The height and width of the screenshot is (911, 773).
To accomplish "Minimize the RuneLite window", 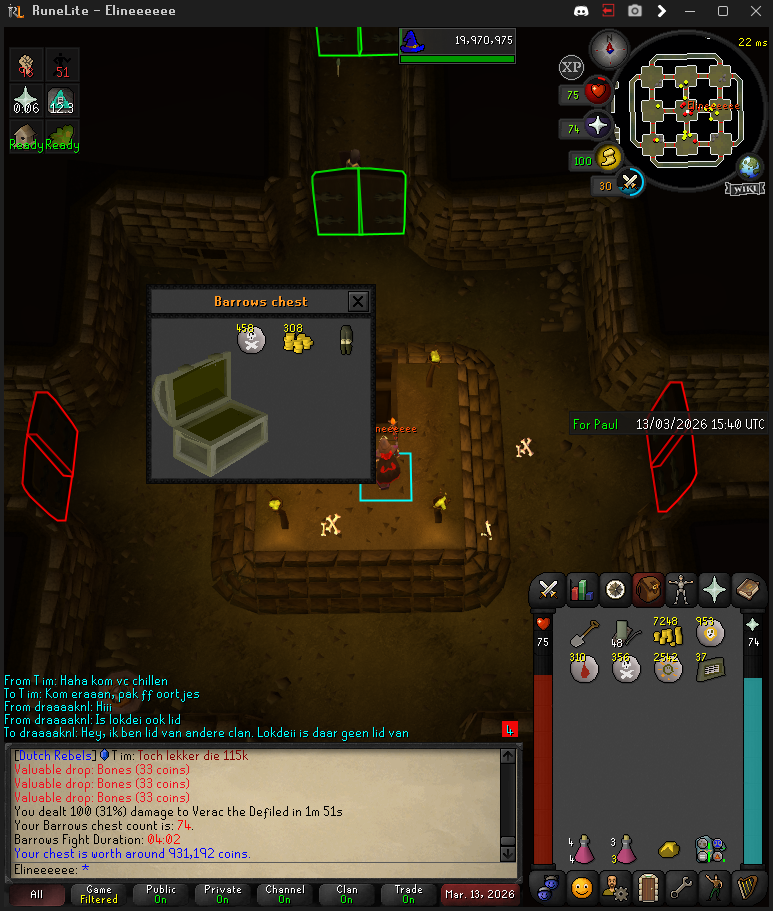I will click(x=690, y=11).
